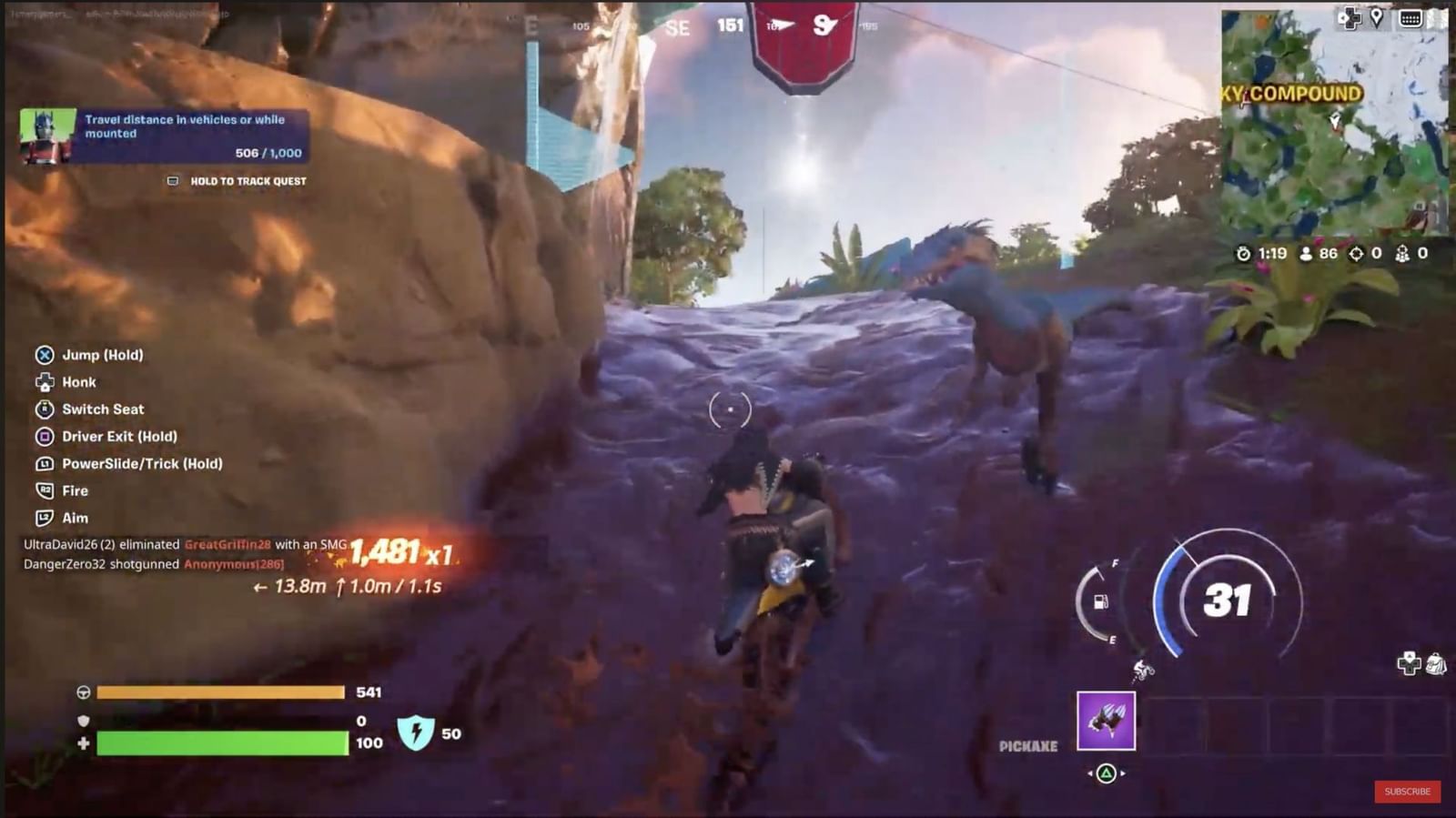
Task: Click the Honk control icon
Action: click(x=44, y=382)
